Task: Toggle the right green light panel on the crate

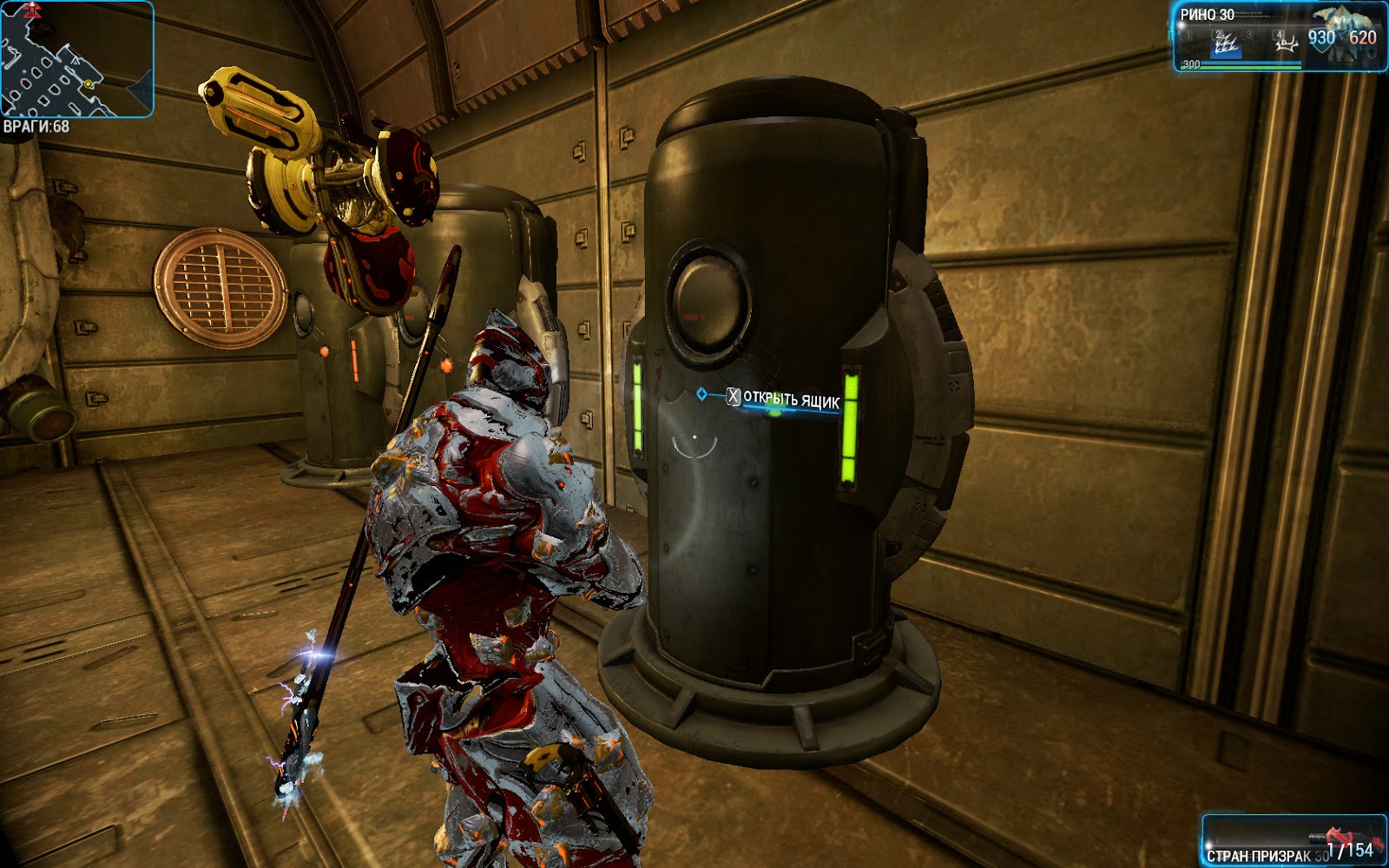Action: coord(852,430)
